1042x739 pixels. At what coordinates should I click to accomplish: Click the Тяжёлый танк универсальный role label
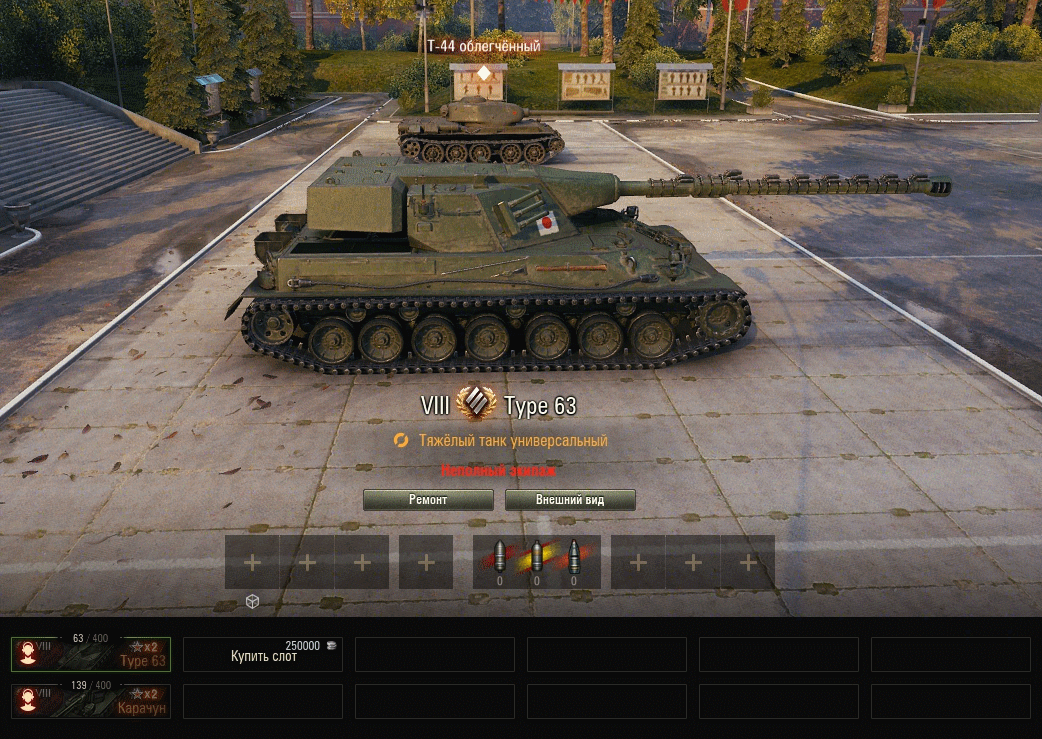tap(513, 440)
